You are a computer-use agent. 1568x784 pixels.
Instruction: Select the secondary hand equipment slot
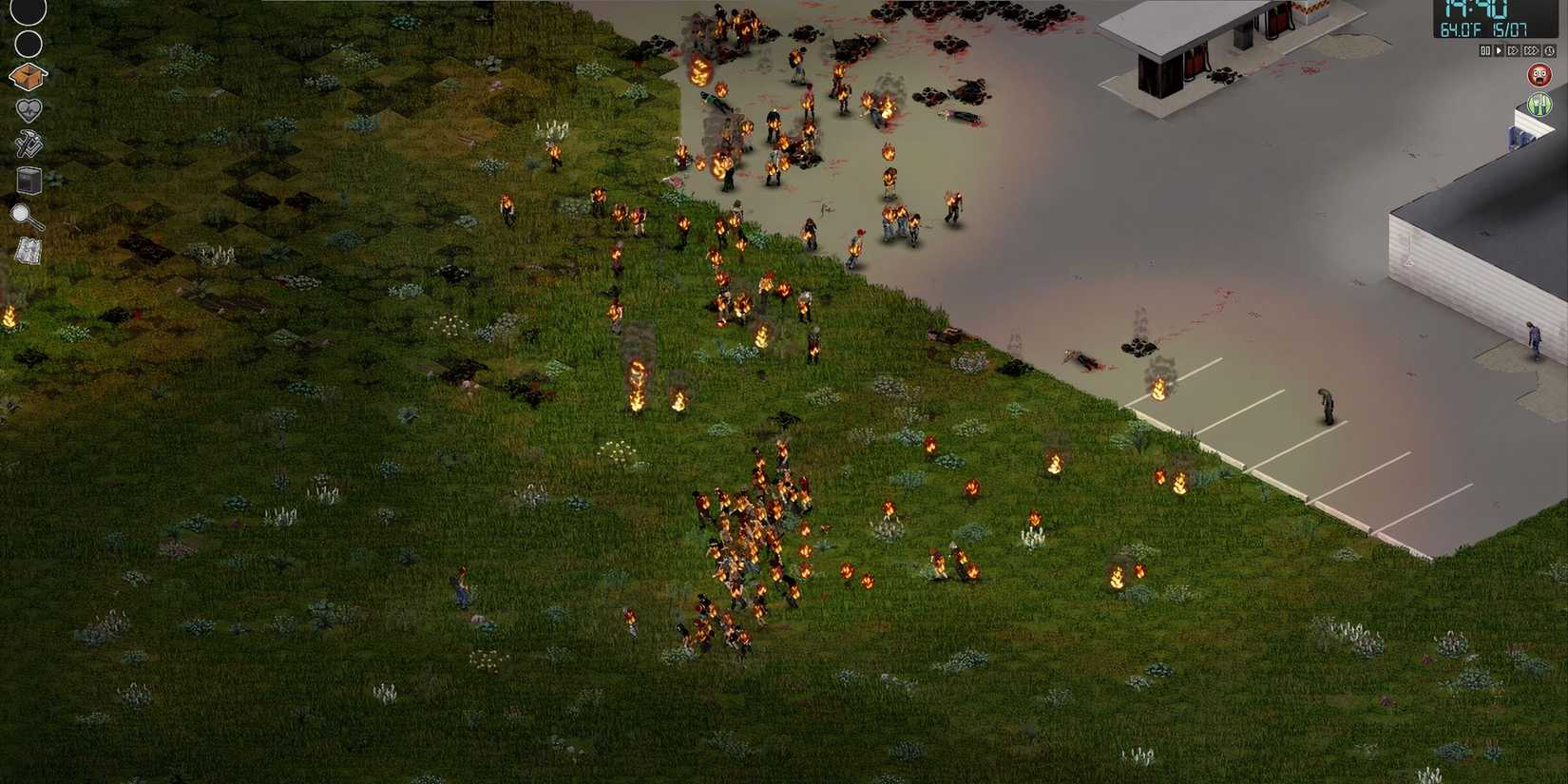tap(29, 43)
